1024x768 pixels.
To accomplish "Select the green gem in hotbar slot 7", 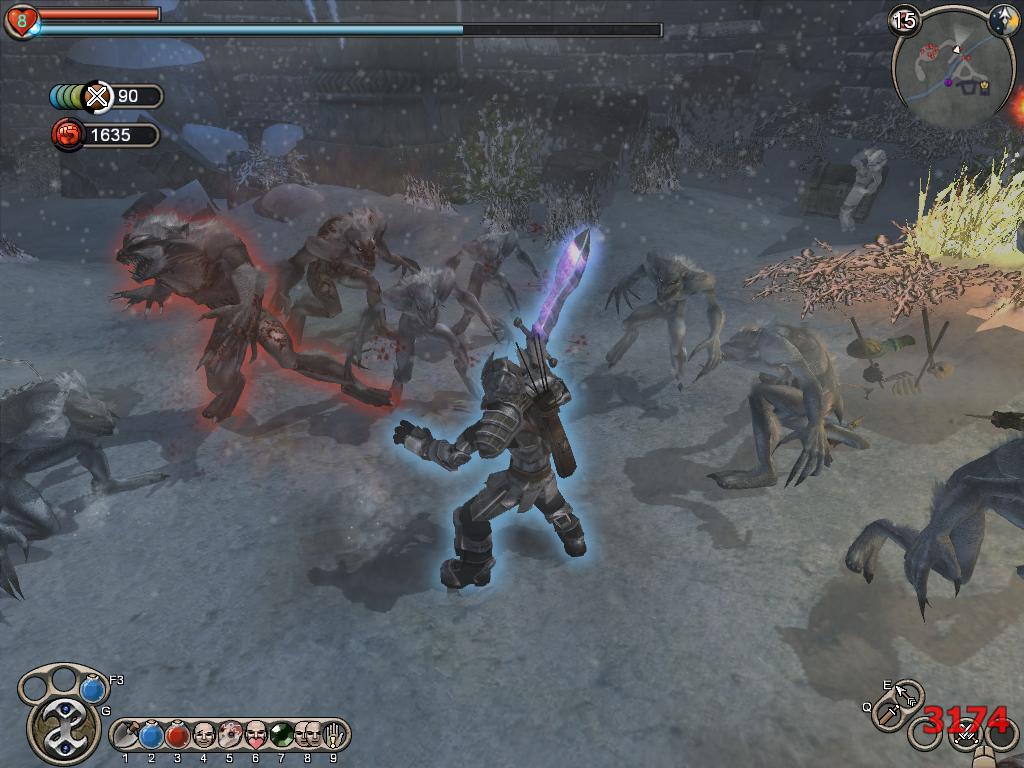I will (x=281, y=736).
